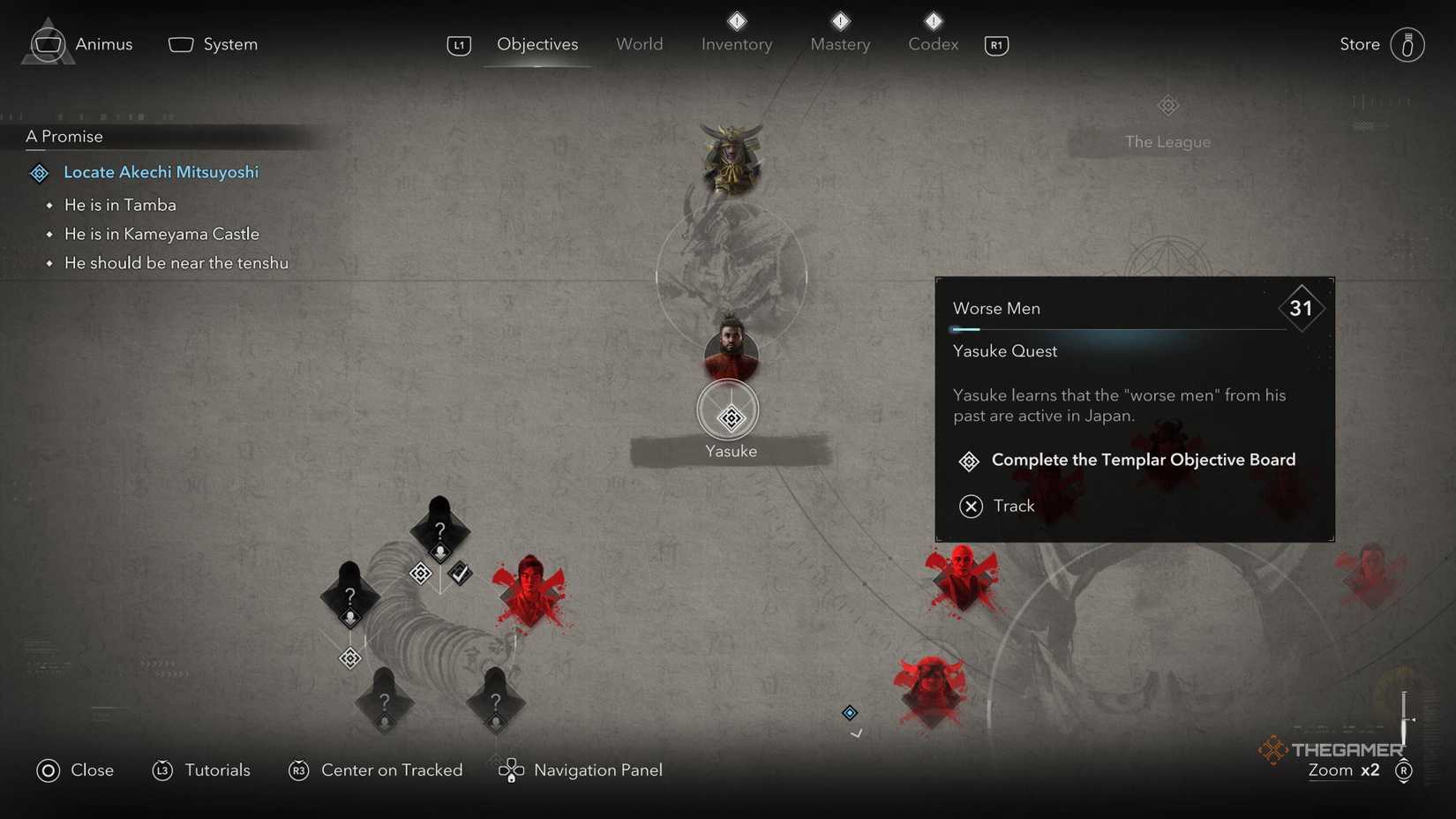Open The League objective icon

pos(1167,105)
